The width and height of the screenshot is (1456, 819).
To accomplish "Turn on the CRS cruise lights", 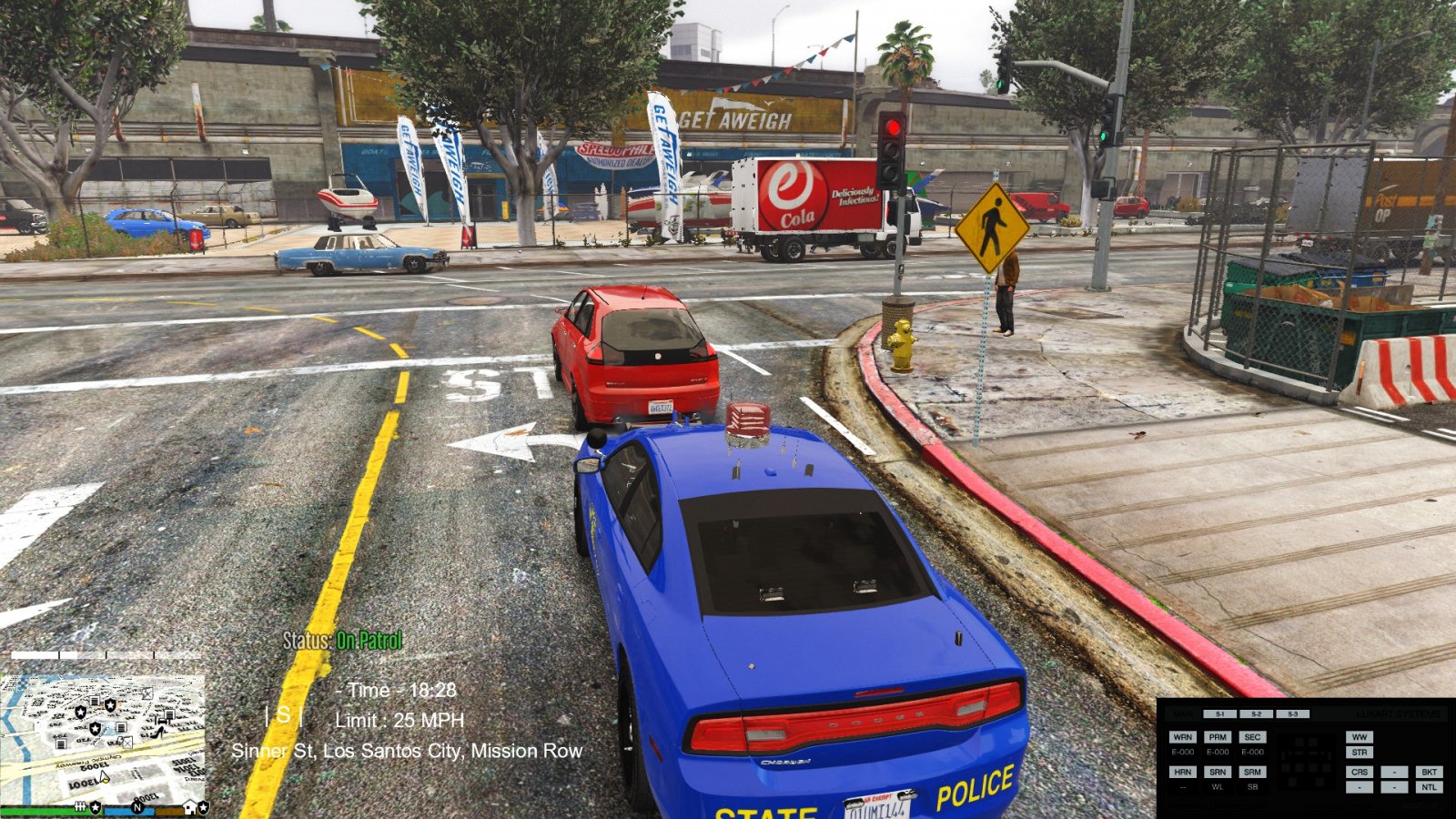I will [1360, 772].
